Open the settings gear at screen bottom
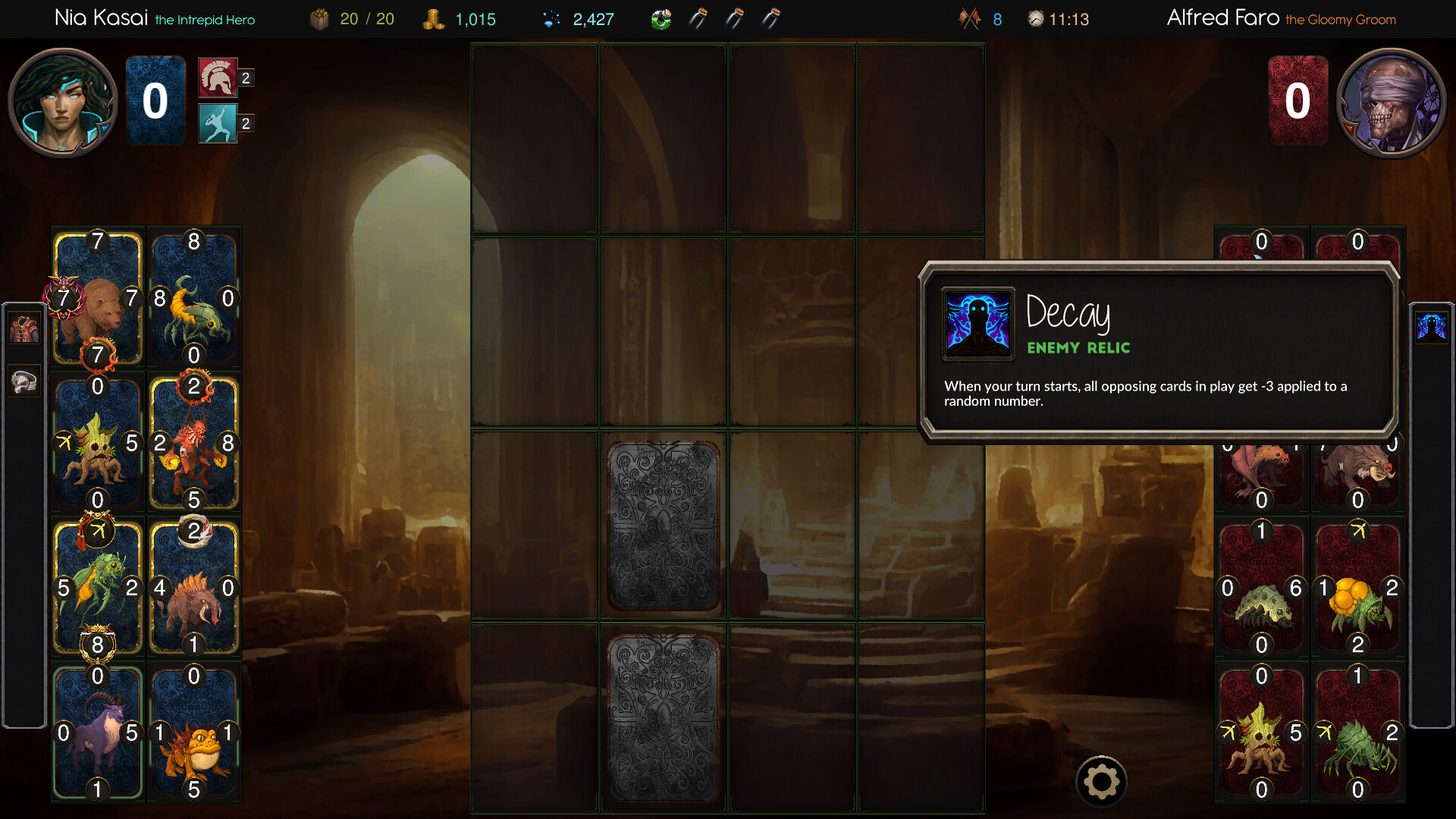This screenshot has width=1456, height=819. 1101,780
